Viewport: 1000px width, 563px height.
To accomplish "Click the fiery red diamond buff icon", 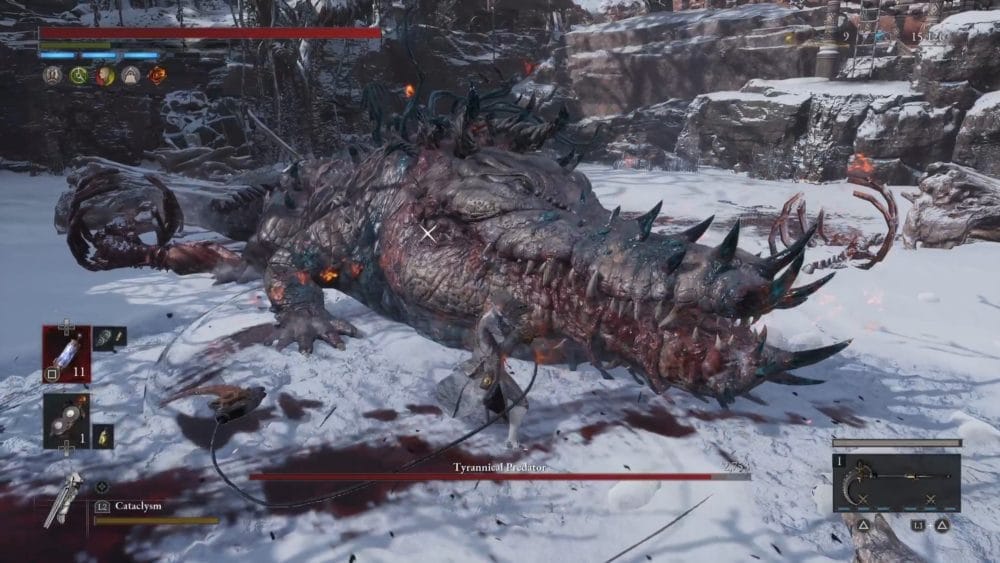I will click(x=157, y=75).
